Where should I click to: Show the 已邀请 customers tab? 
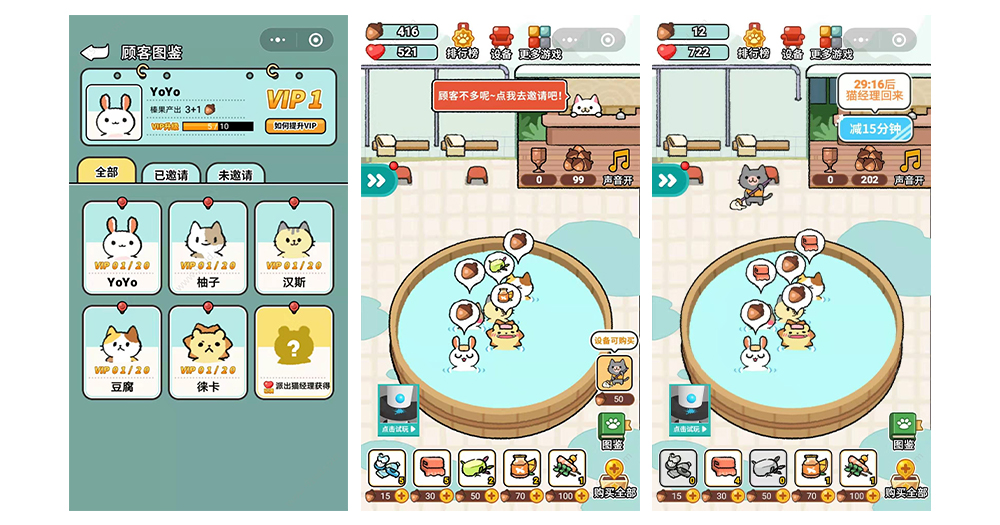point(171,175)
